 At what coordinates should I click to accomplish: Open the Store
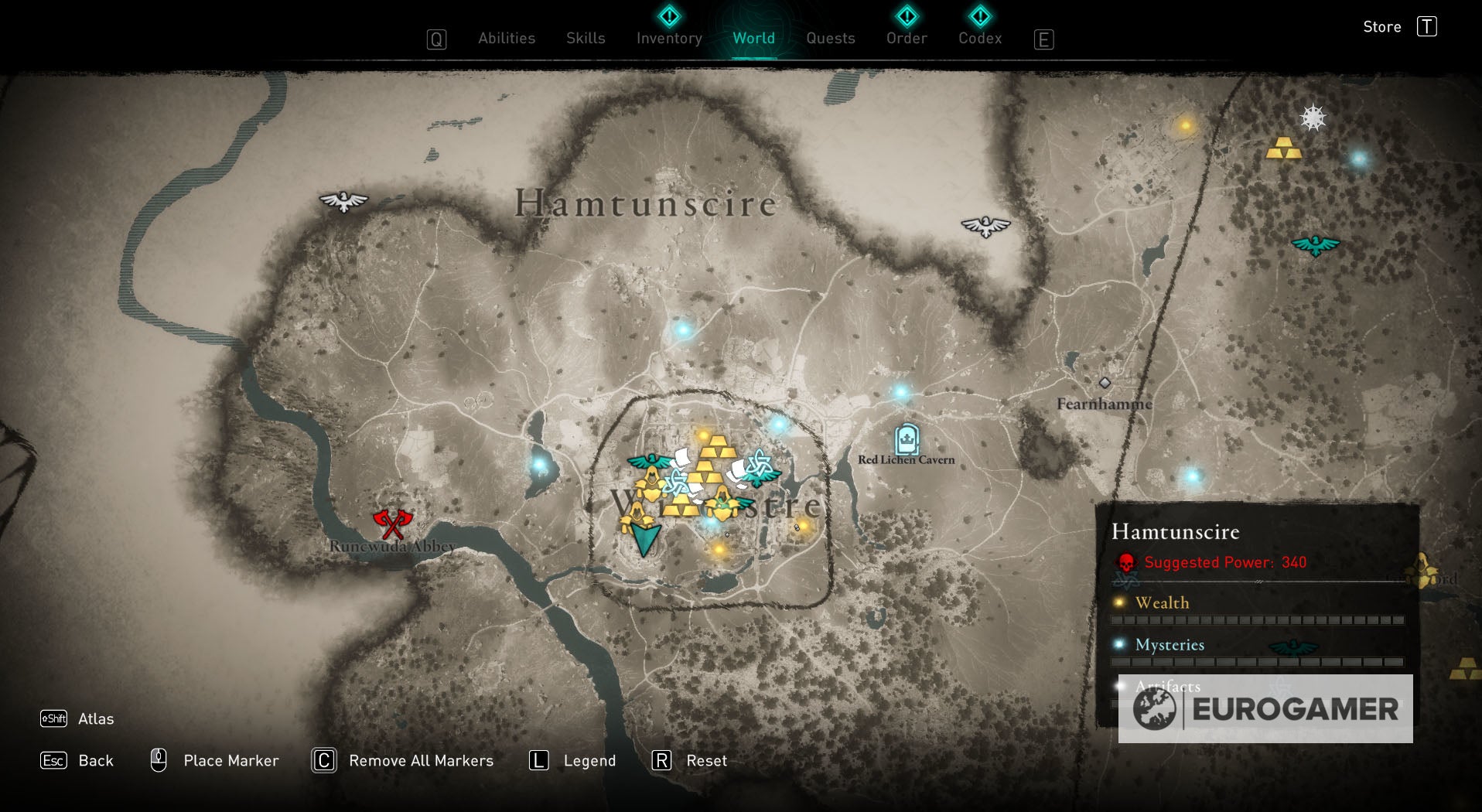coord(1381,26)
